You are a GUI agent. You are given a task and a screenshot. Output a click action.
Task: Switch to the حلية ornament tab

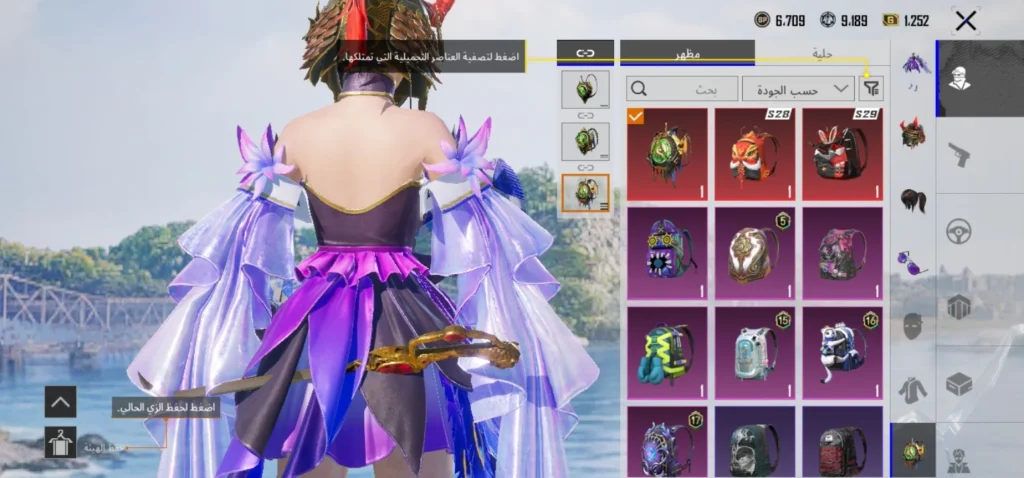tap(822, 53)
